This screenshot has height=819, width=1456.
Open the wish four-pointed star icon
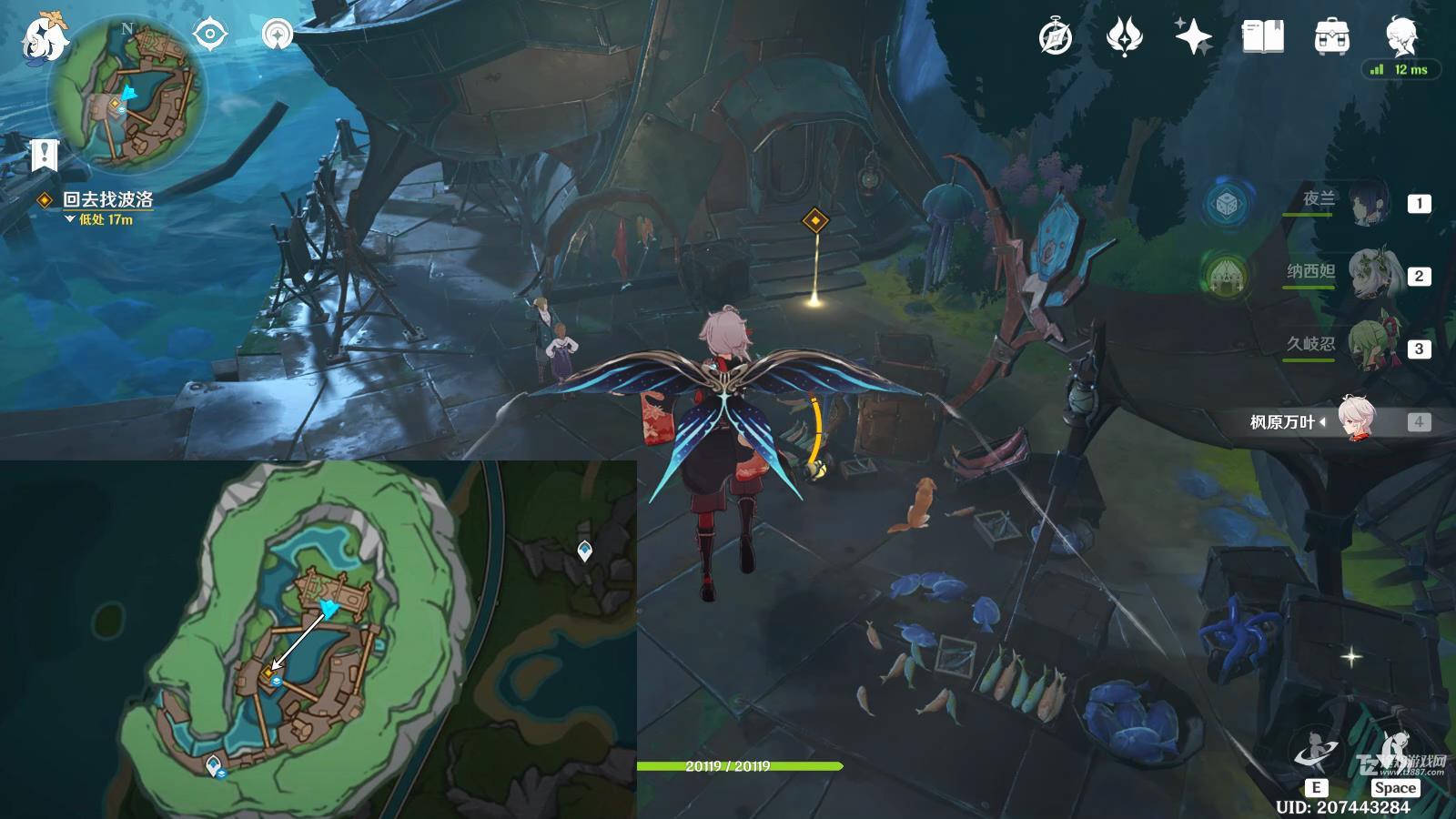[1193, 37]
